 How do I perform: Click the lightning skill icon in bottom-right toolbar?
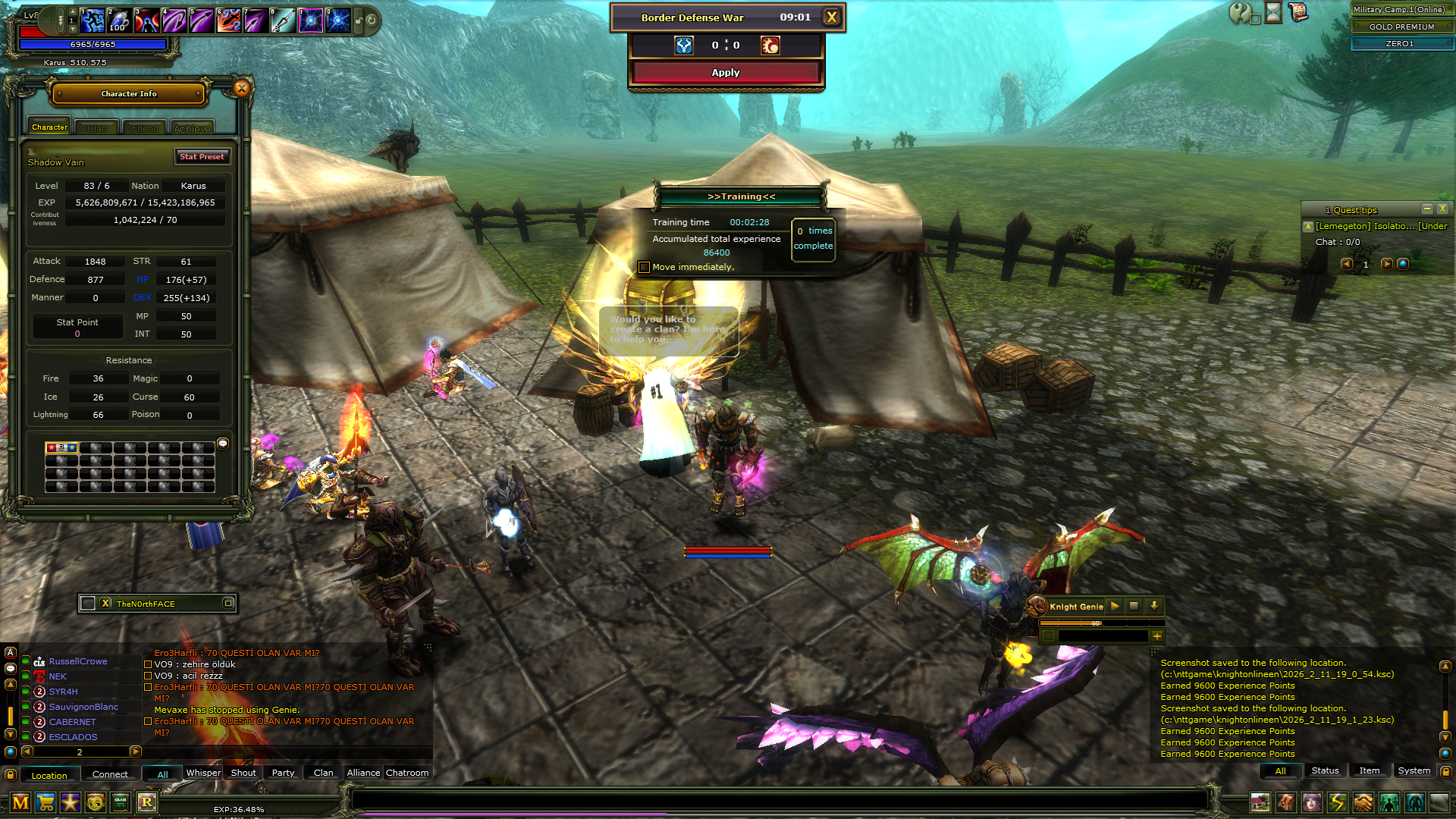point(1337,802)
